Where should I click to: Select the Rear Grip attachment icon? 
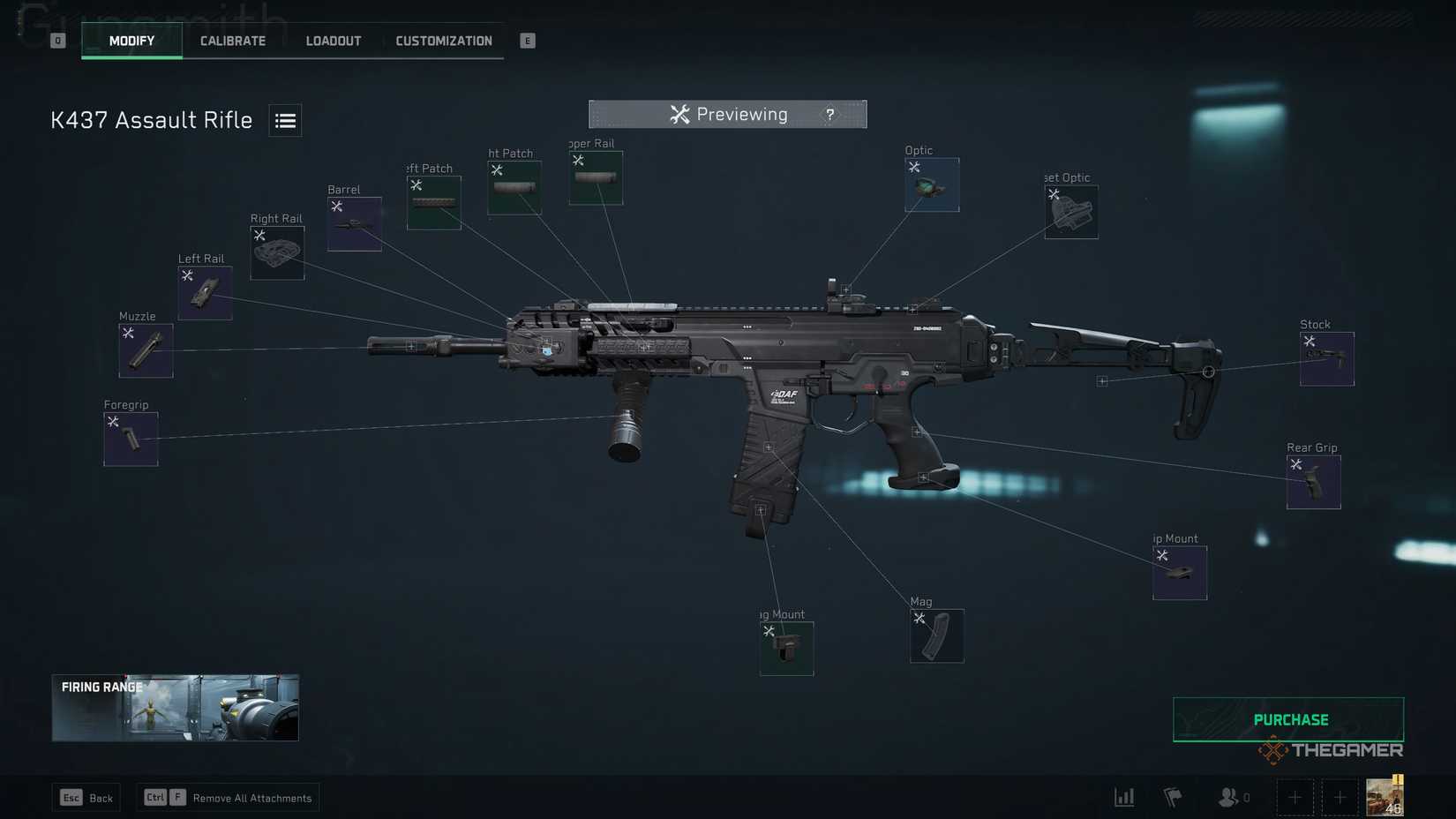[1313, 482]
